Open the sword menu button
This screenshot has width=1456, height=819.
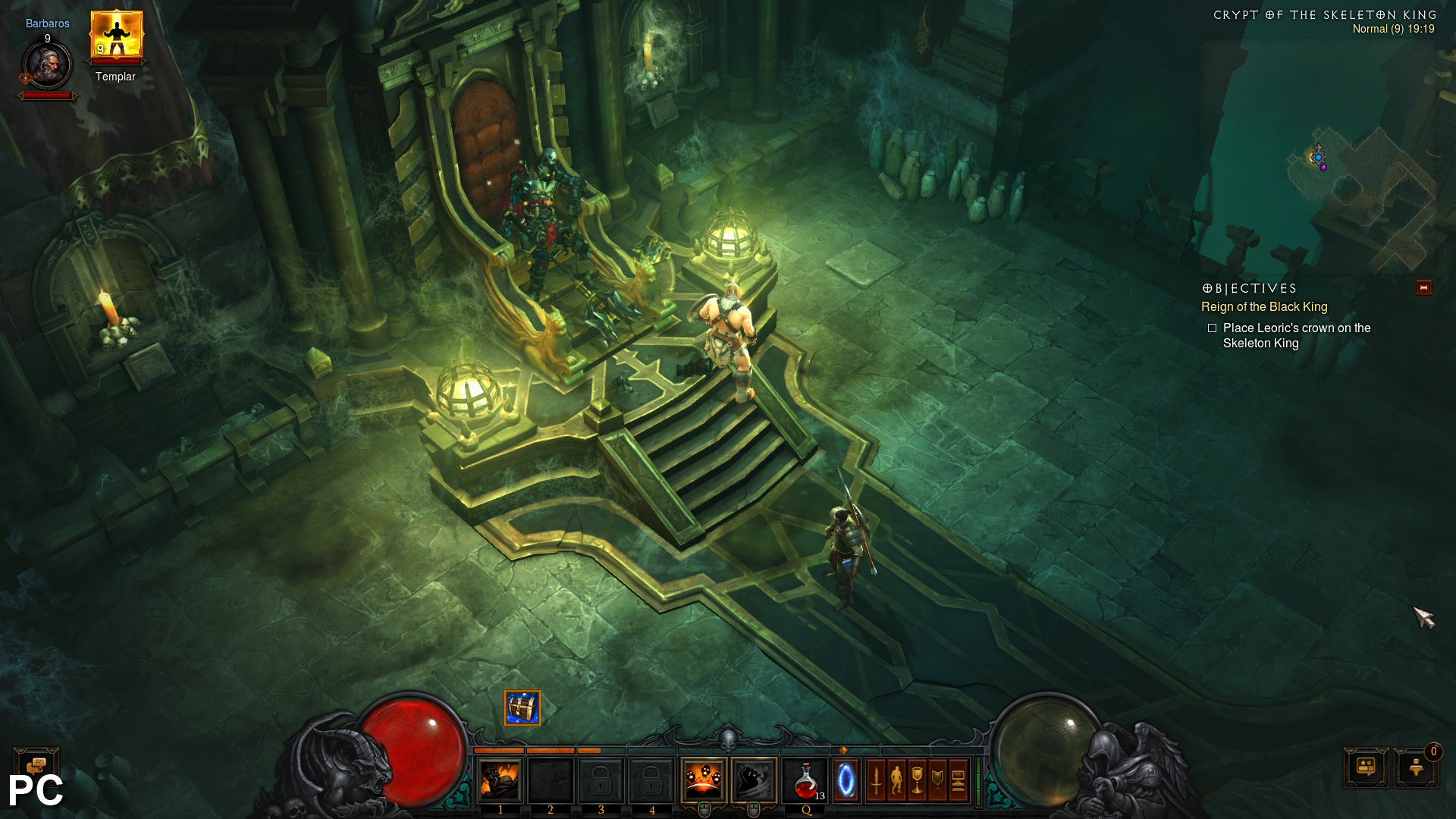876,780
